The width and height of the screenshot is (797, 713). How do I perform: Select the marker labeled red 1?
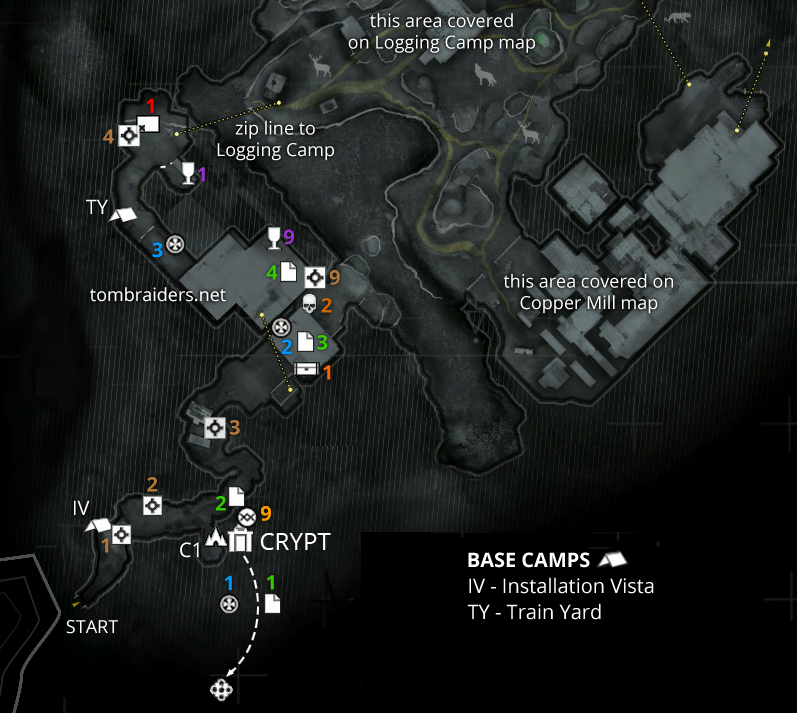147,124
